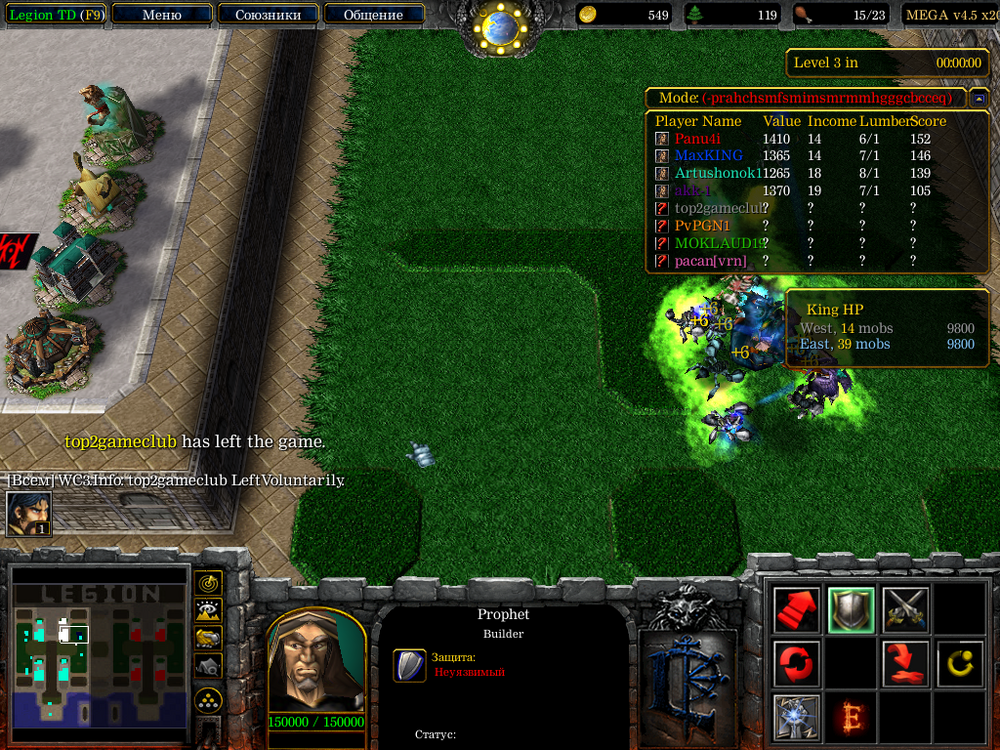Open the Союзники allies menu
Screen dimensions: 1000x750
point(267,15)
